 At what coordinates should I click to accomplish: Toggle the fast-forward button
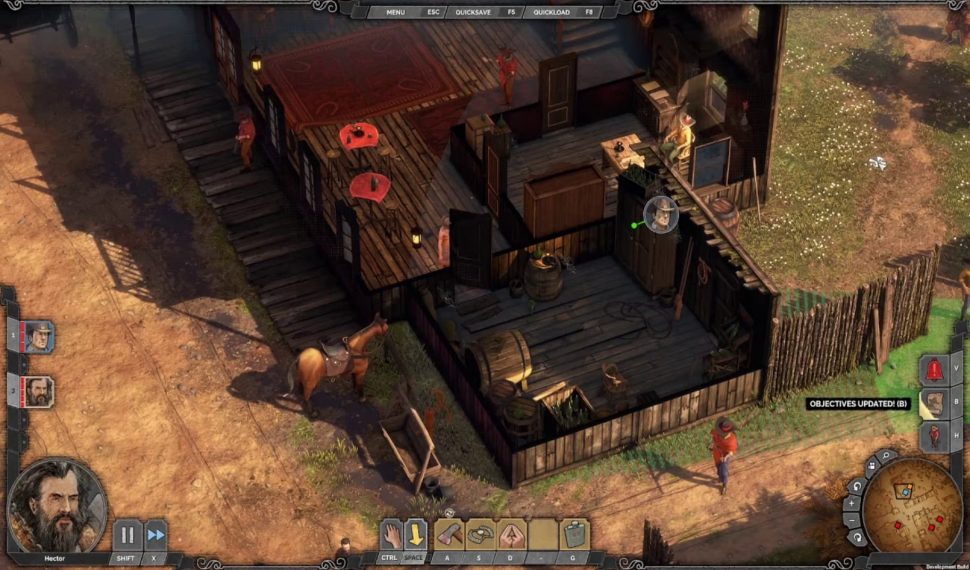click(155, 534)
